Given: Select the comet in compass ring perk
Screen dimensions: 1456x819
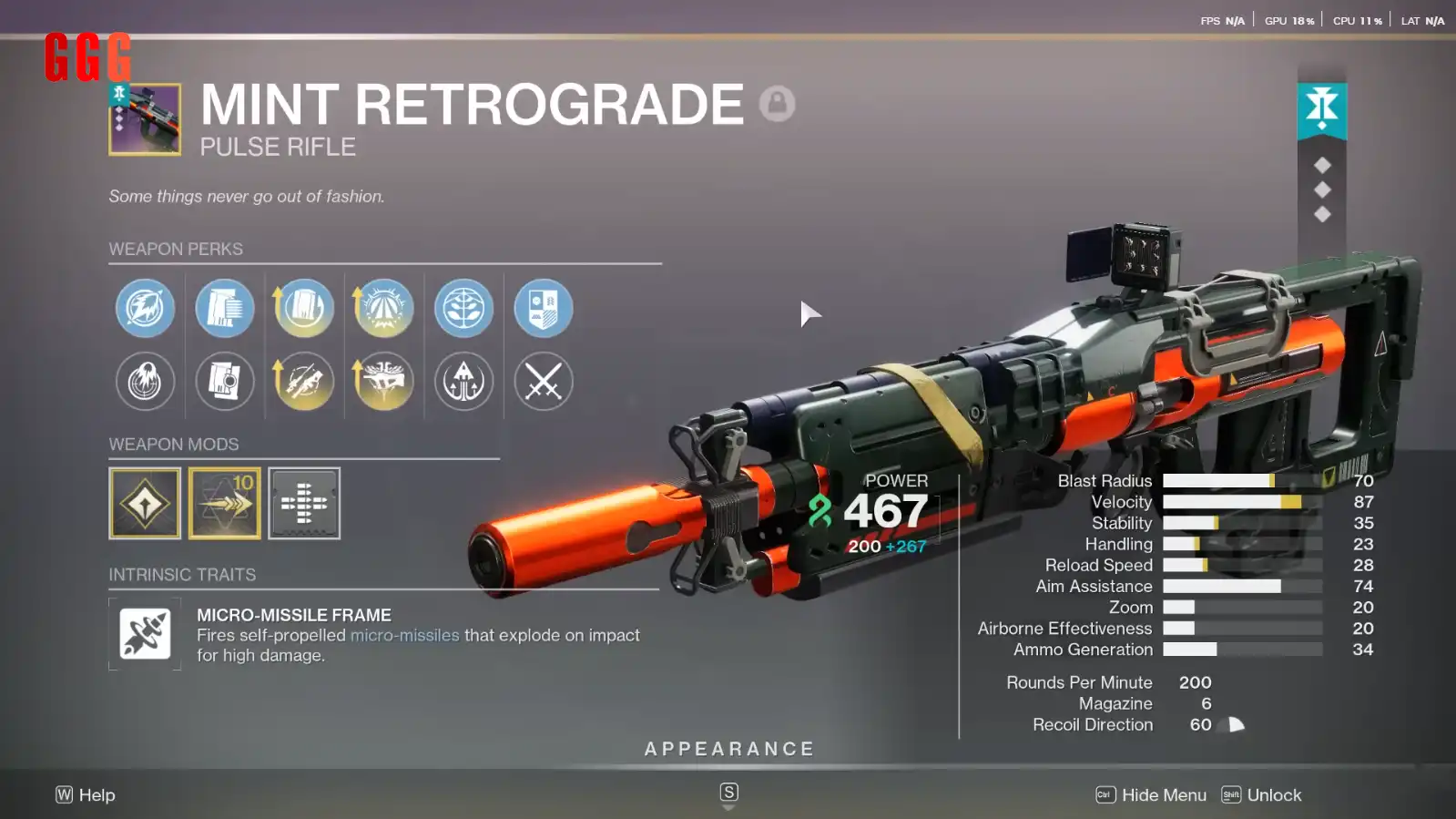Looking at the screenshot, I should (x=146, y=308).
